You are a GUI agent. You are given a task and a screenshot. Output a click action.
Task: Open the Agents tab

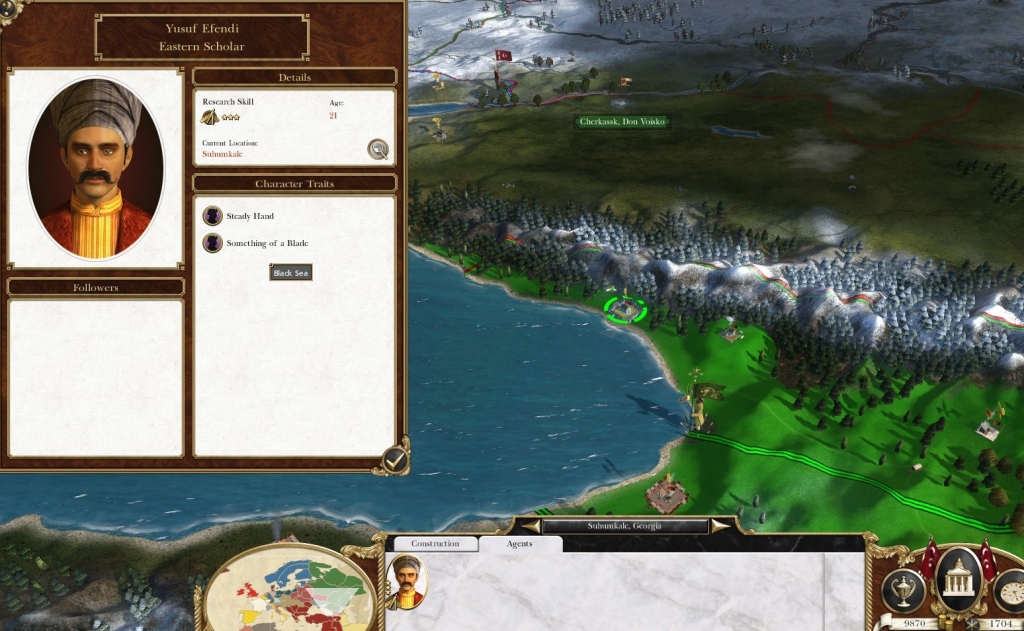click(x=520, y=544)
